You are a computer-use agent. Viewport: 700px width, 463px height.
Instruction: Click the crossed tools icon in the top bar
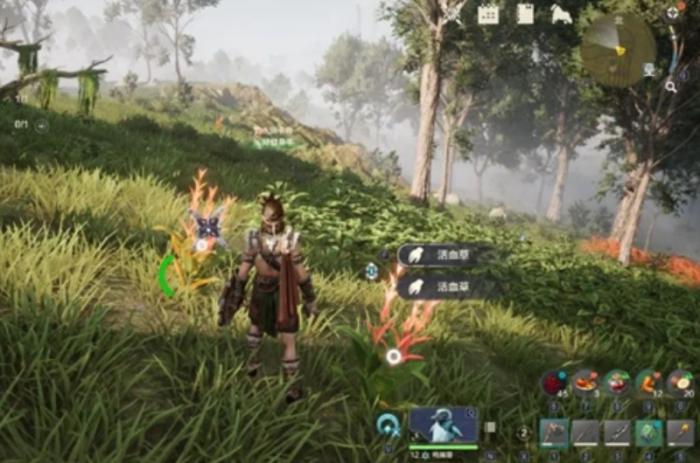452,14
